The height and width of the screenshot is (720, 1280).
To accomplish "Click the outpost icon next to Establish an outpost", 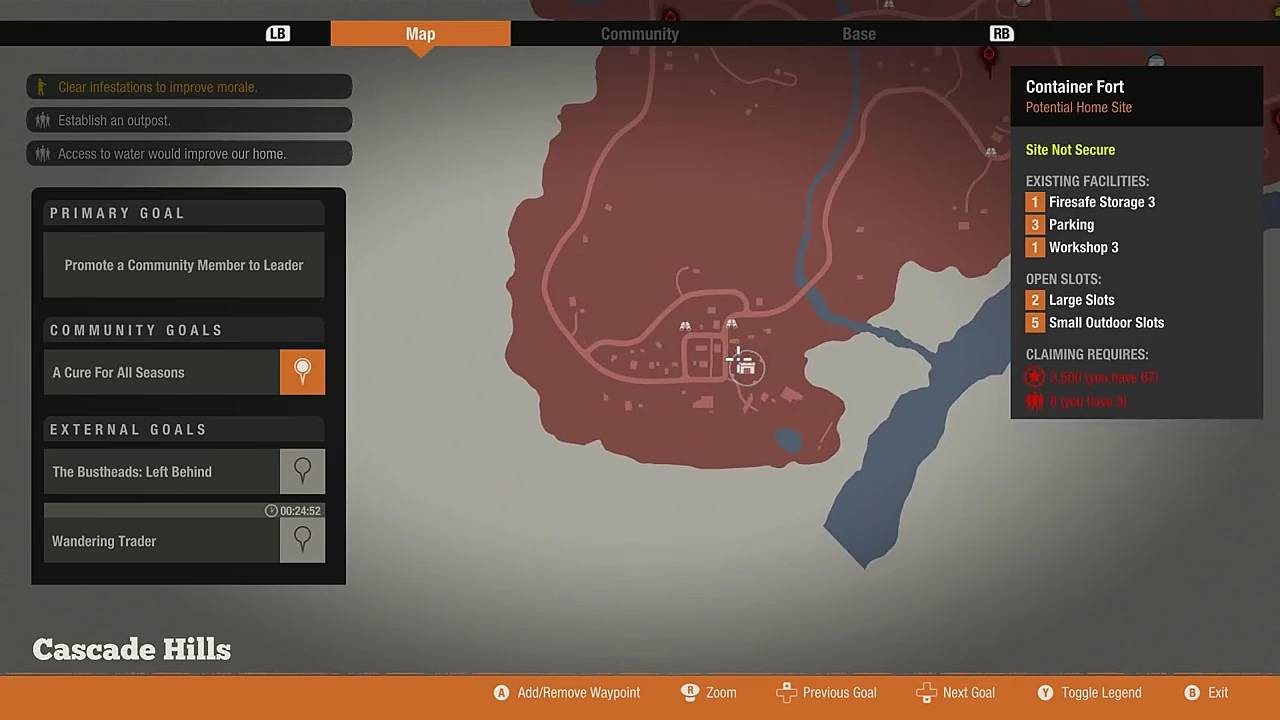I will [x=41, y=120].
